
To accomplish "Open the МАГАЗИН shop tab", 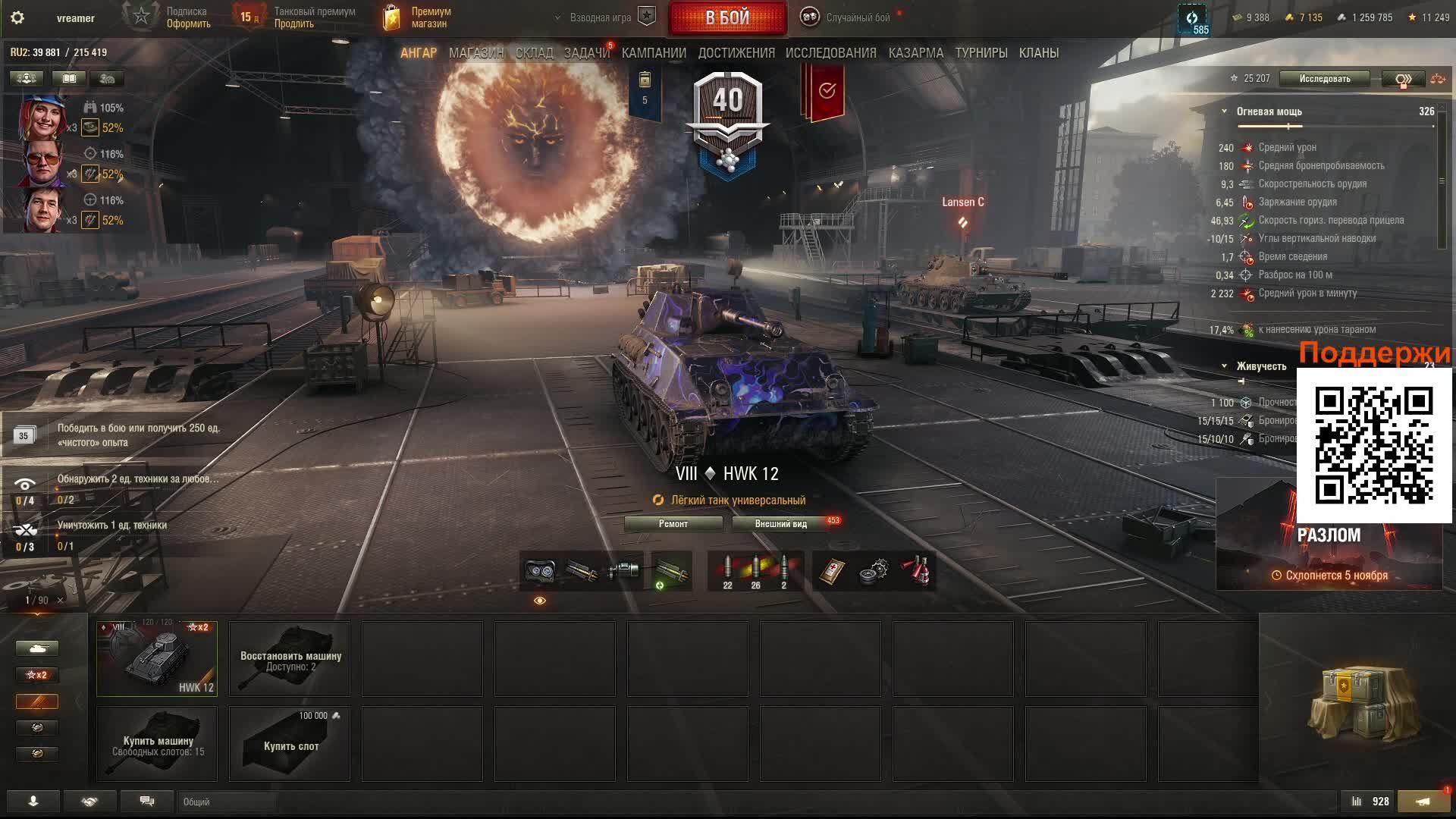I will point(475,53).
